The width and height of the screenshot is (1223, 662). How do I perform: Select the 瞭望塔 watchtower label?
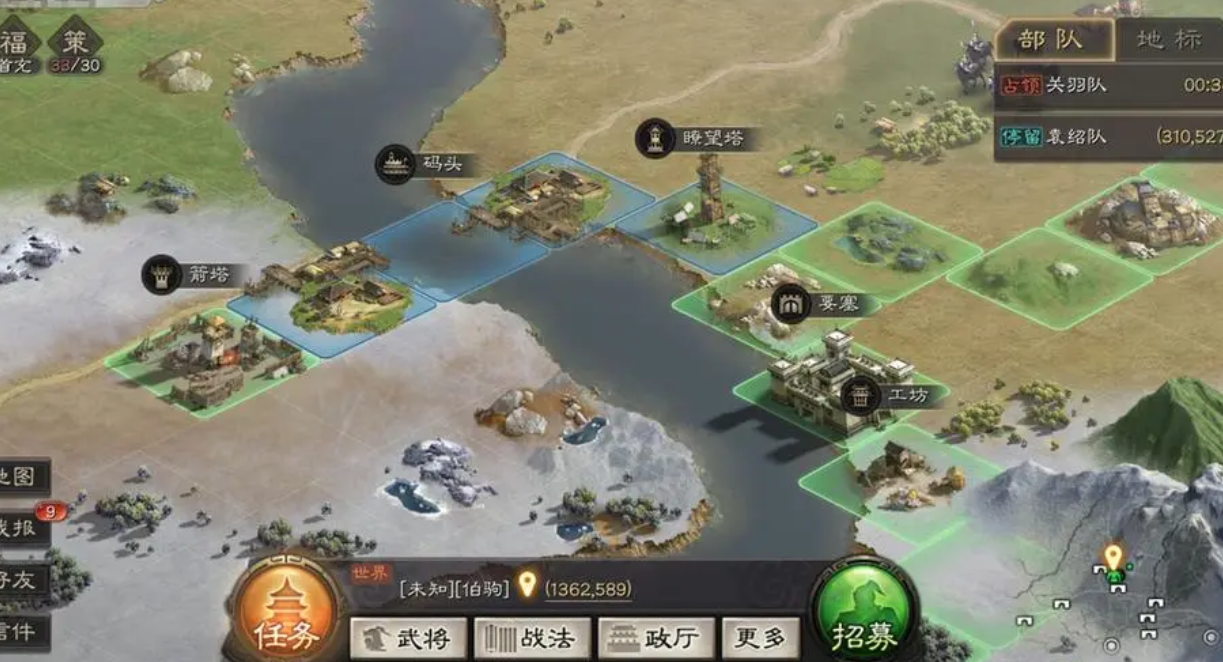(x=697, y=139)
